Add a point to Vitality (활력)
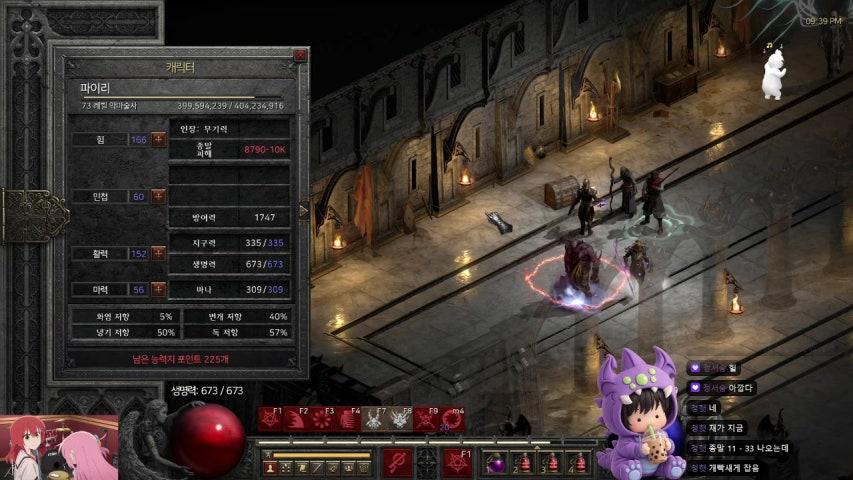The image size is (853, 480). 159,253
